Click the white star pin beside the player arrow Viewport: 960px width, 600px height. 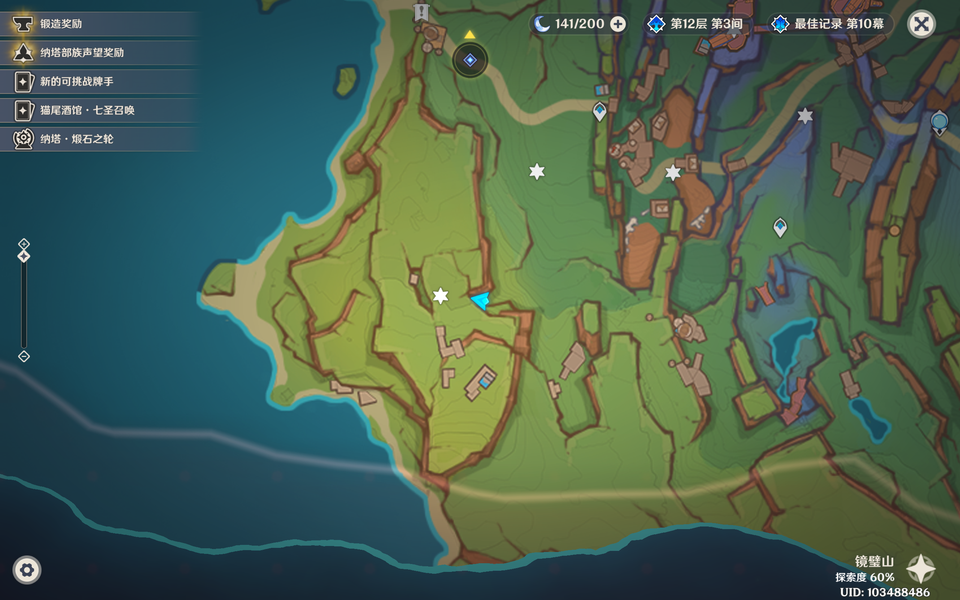tap(441, 296)
